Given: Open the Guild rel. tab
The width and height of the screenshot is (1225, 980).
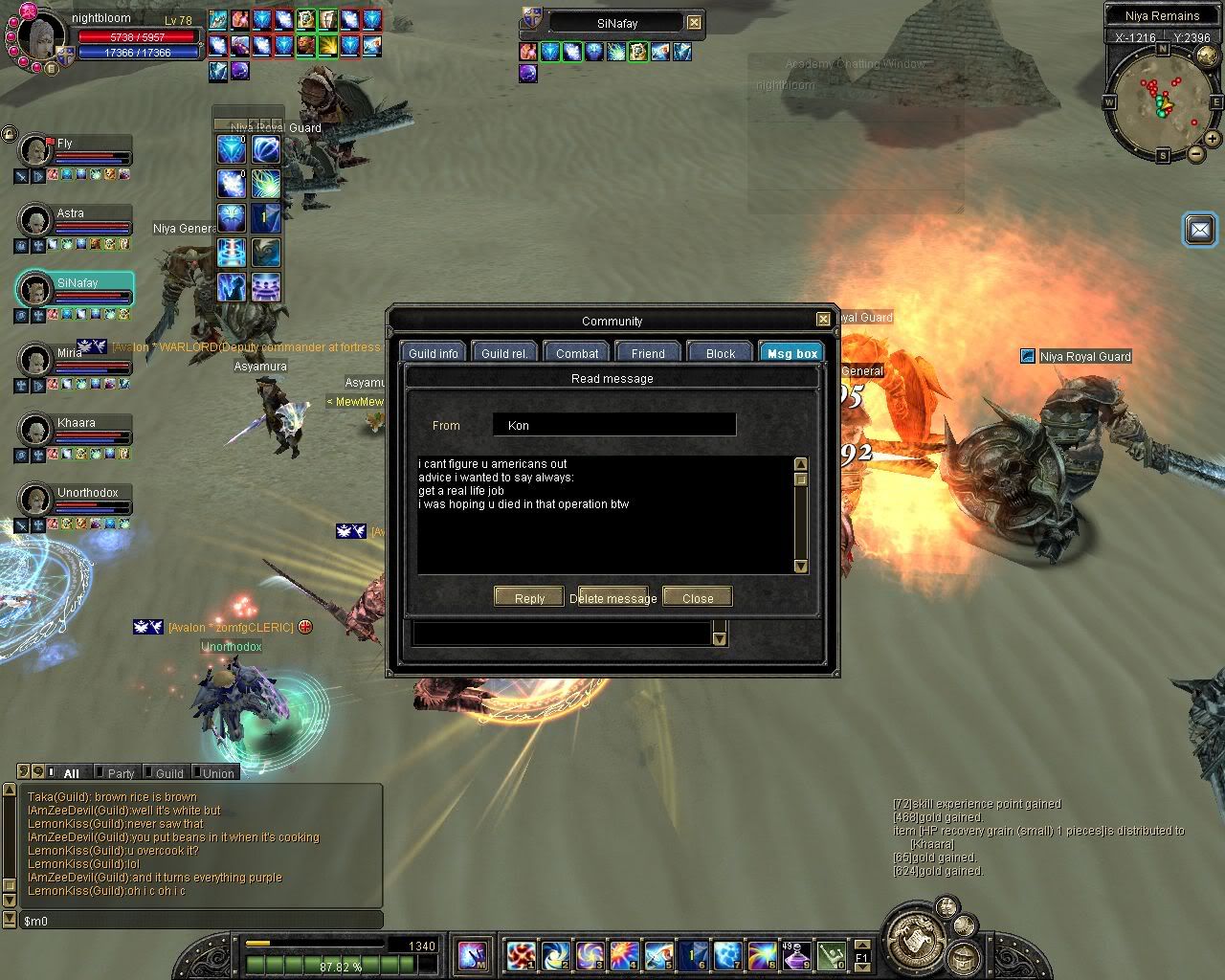Looking at the screenshot, I should point(504,353).
